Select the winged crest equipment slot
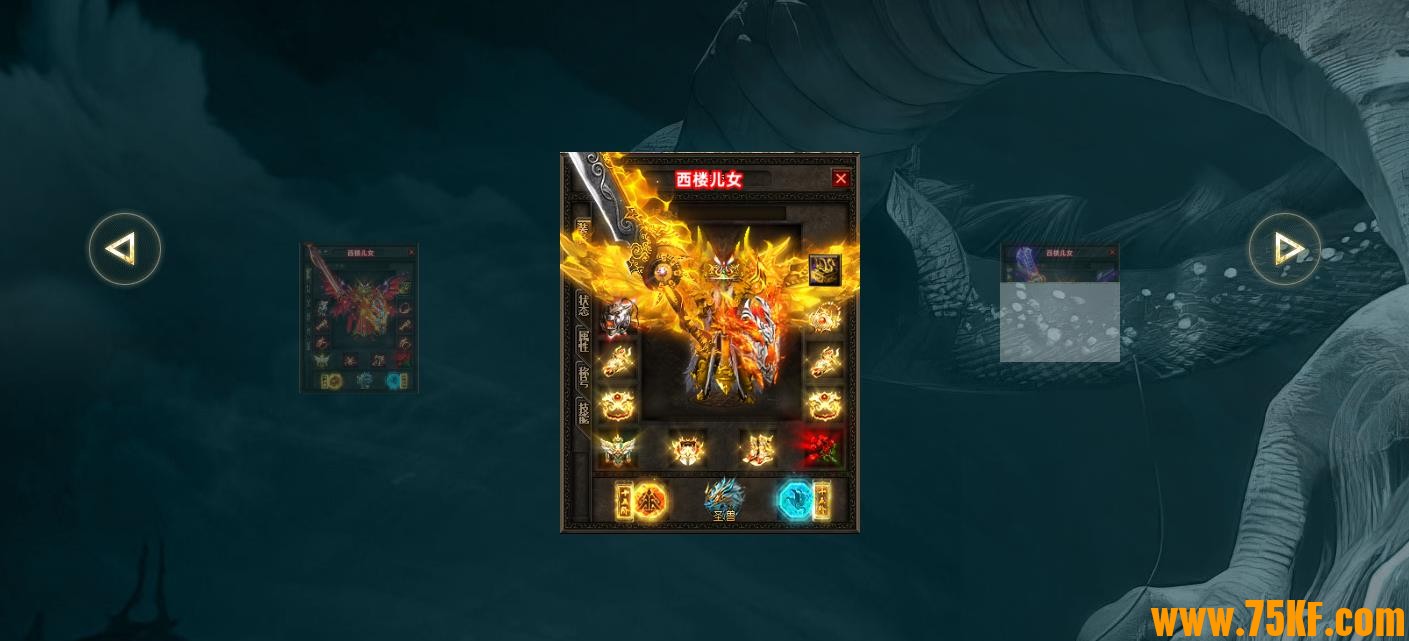 [617, 449]
